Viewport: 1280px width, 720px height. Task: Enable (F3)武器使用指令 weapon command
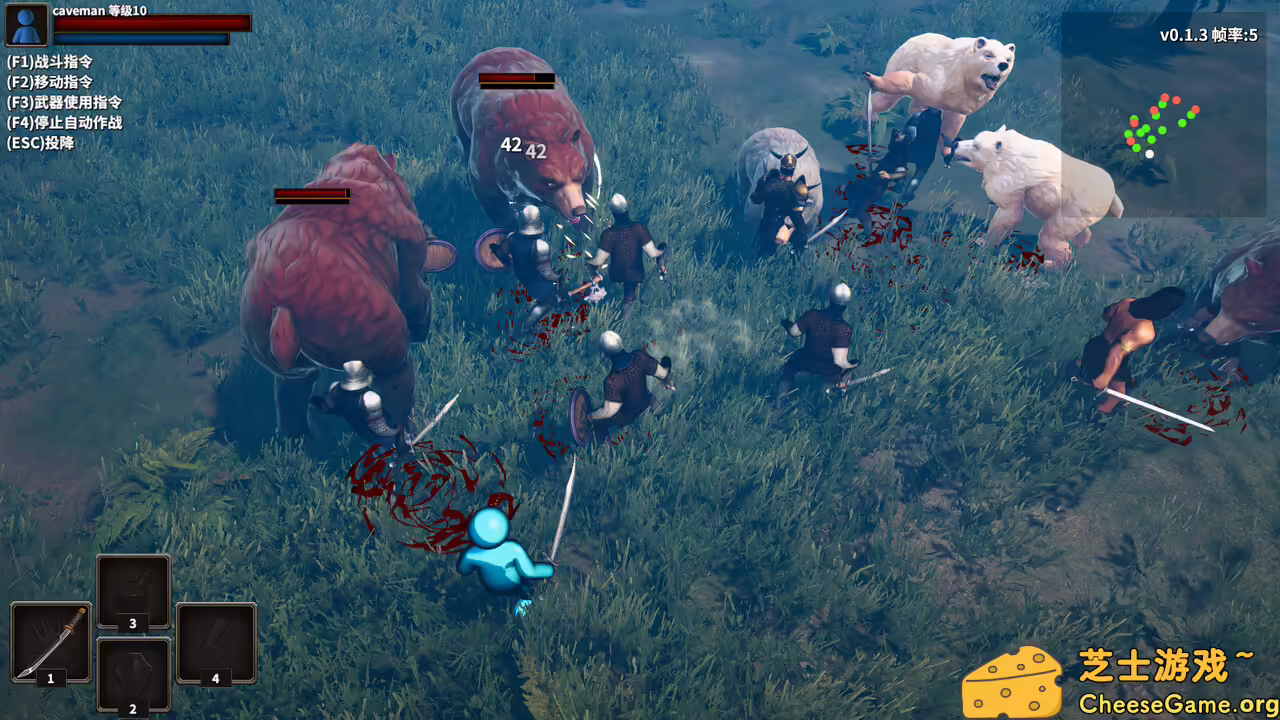[x=62, y=101]
